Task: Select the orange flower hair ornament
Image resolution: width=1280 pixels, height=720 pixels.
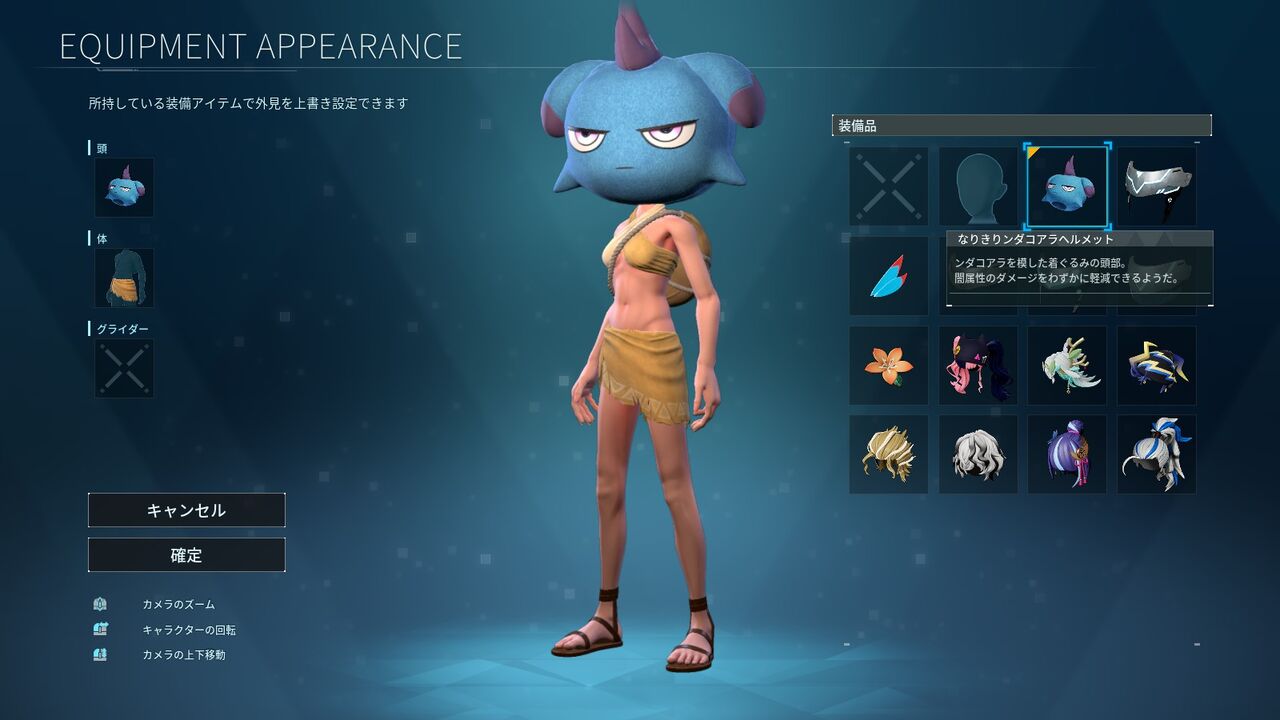Action: (x=889, y=365)
